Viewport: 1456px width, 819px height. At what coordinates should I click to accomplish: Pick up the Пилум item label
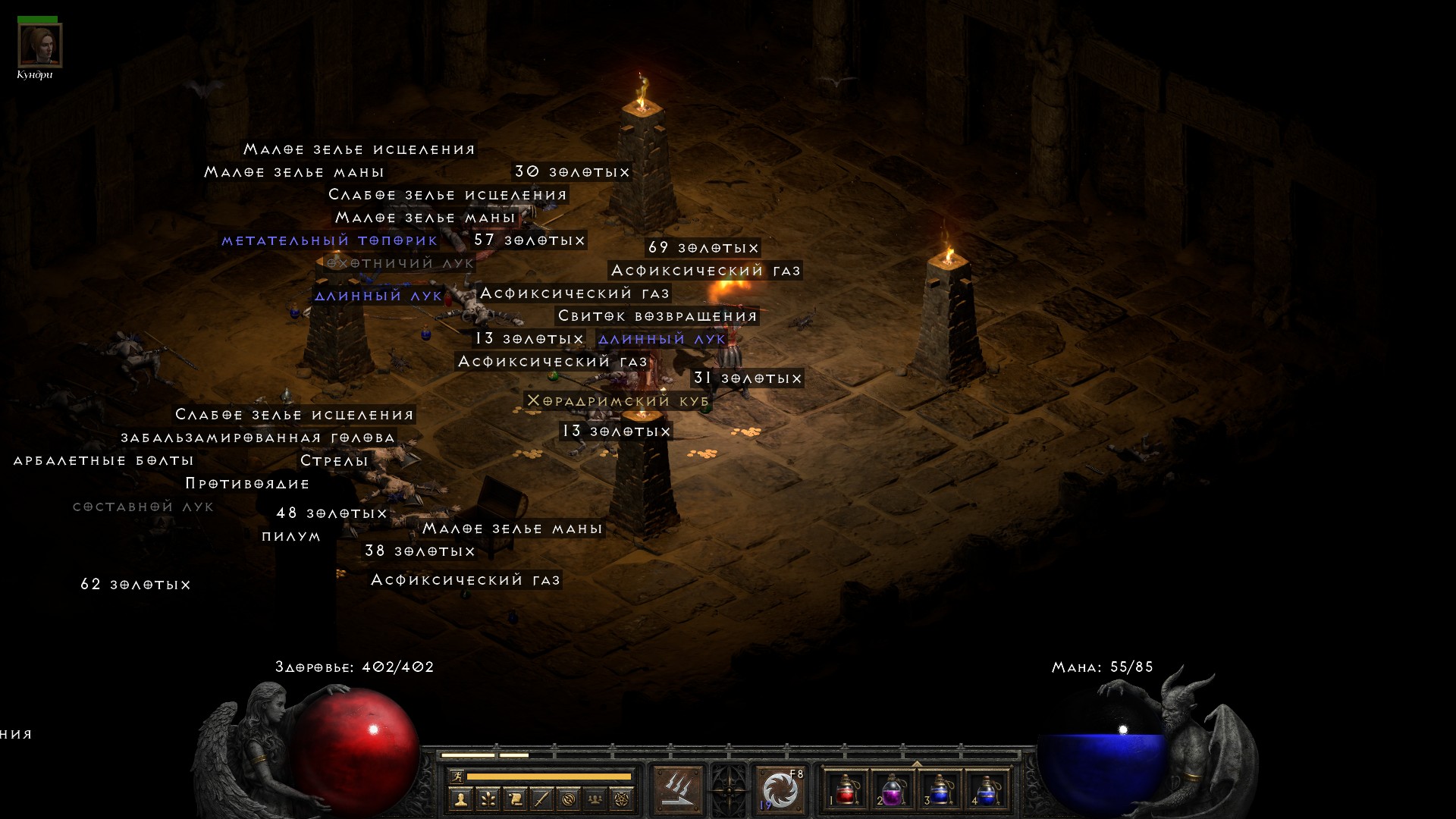coord(291,536)
